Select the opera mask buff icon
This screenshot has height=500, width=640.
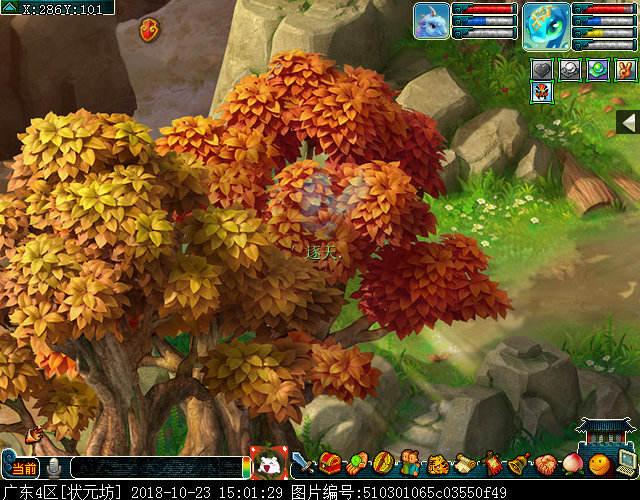click(x=543, y=93)
